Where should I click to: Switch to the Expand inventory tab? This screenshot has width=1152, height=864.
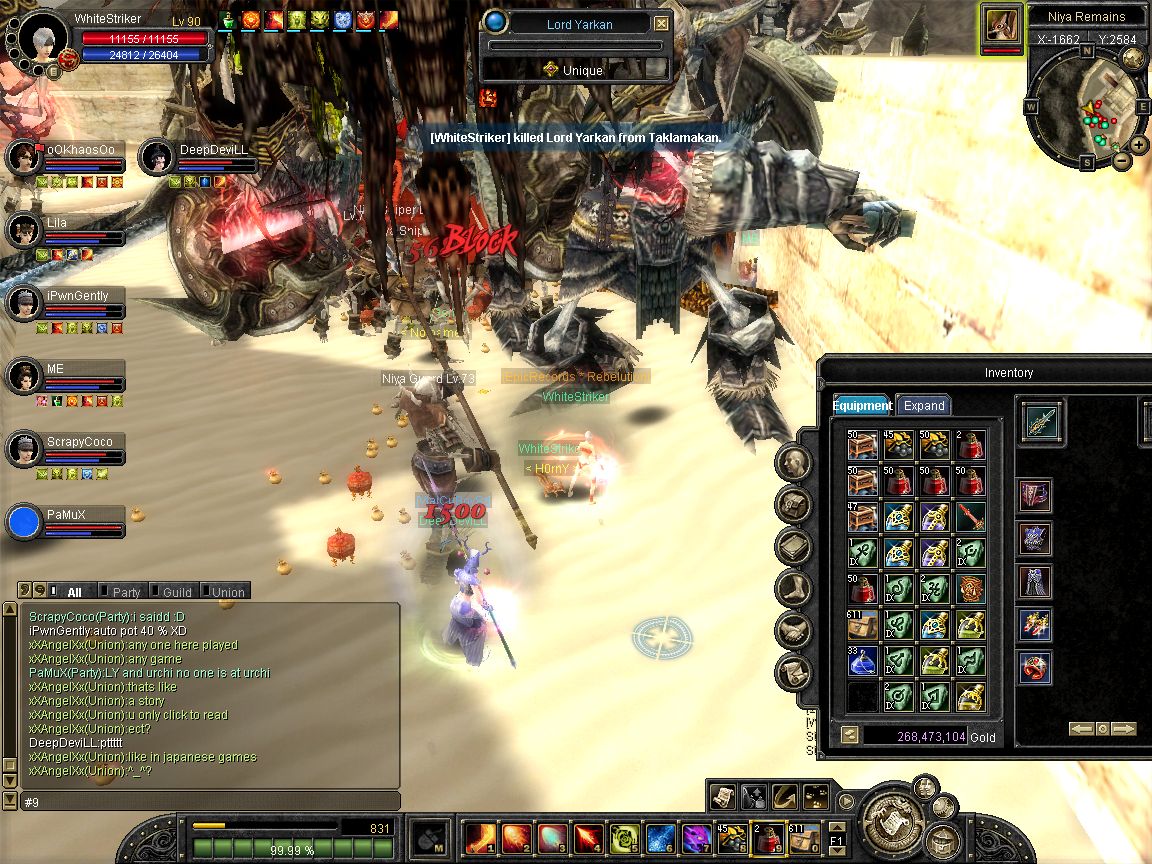923,405
